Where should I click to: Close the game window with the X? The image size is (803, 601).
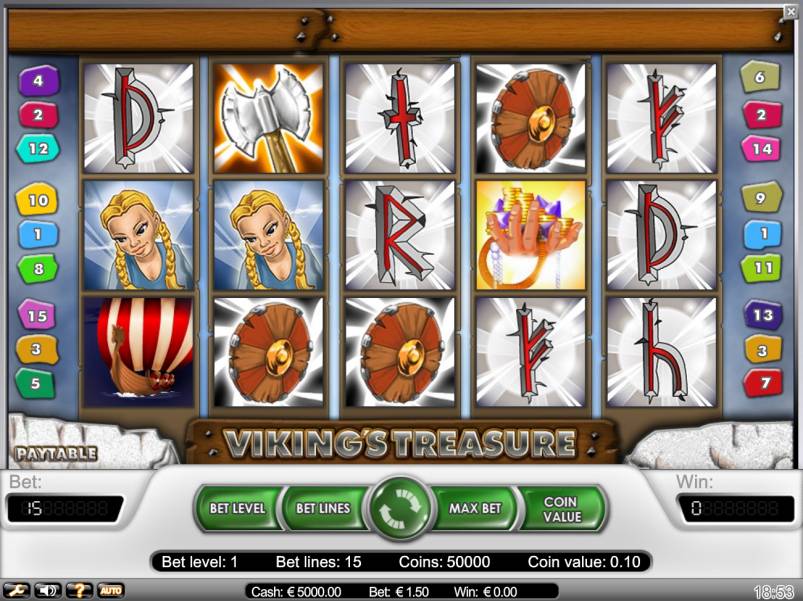pyautogui.click(x=790, y=11)
